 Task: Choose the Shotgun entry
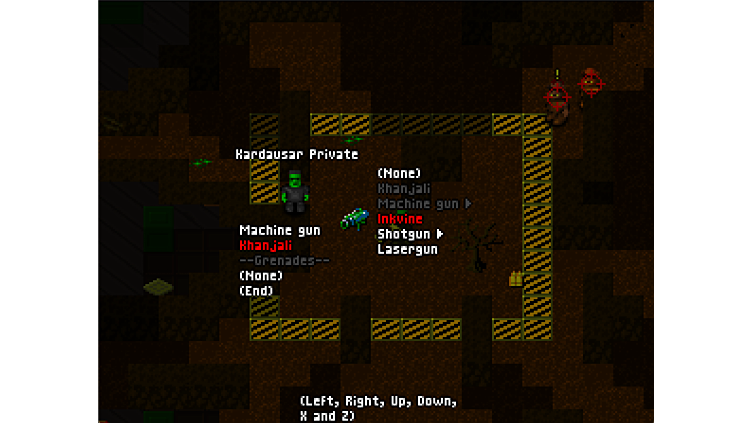coord(405,234)
